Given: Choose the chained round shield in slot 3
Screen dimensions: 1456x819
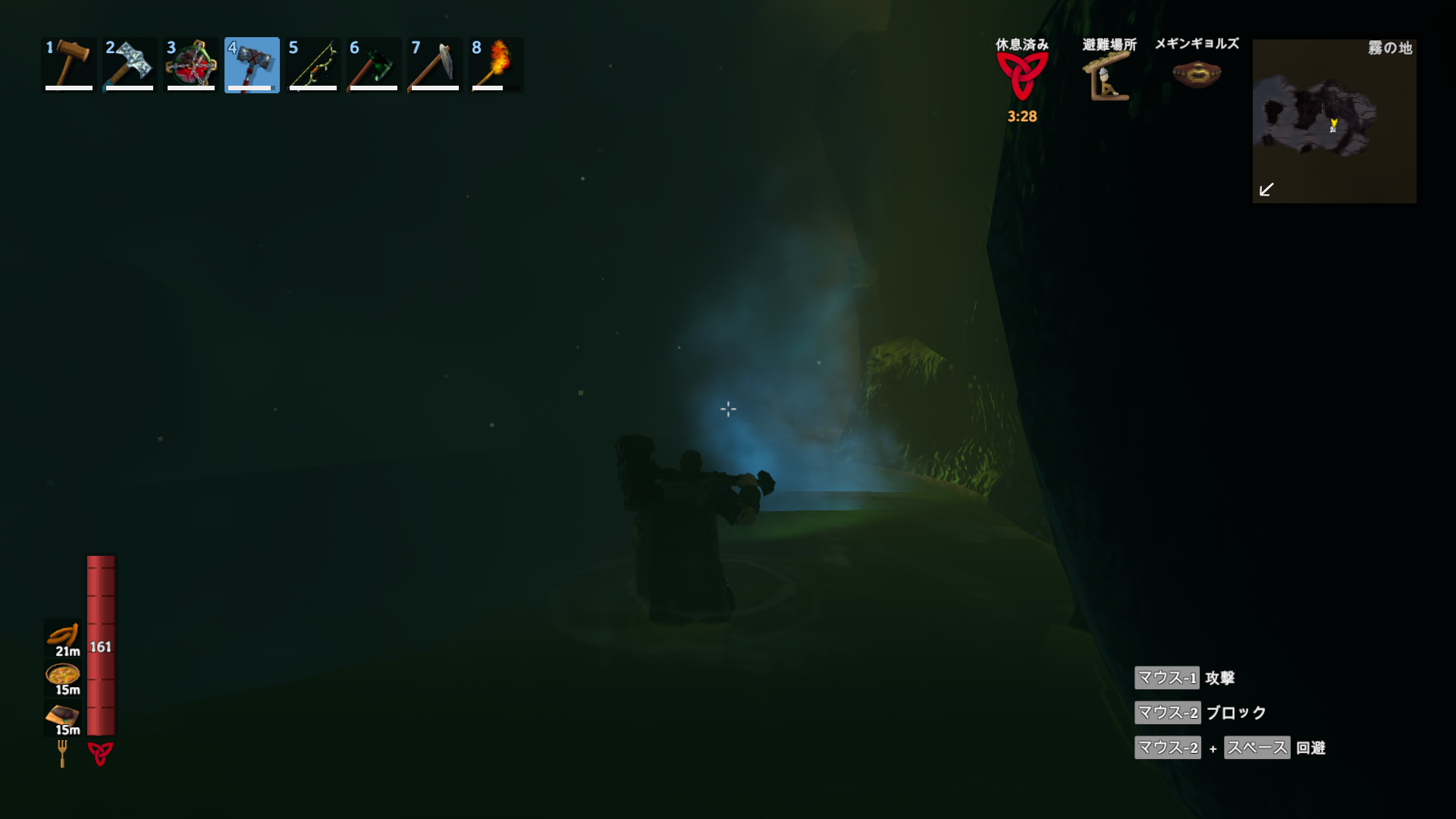Looking at the screenshot, I should (x=191, y=64).
